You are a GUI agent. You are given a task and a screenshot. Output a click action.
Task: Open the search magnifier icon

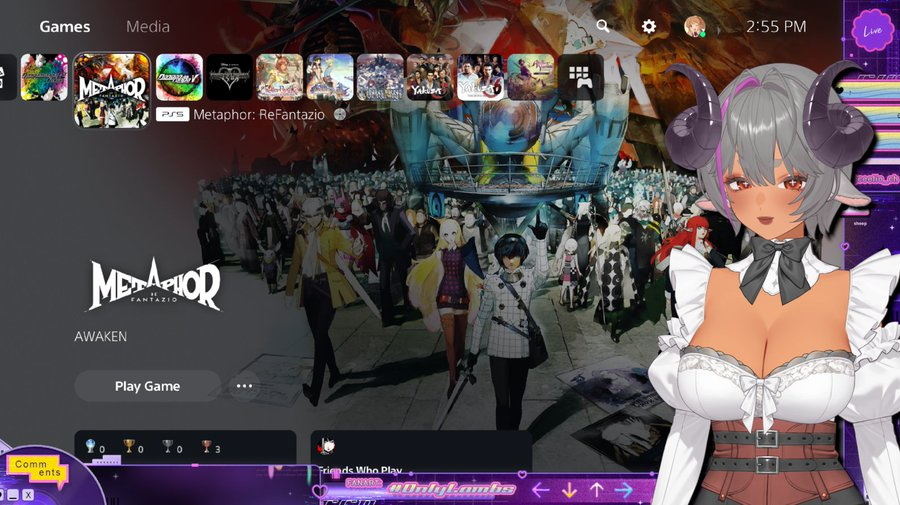point(603,27)
